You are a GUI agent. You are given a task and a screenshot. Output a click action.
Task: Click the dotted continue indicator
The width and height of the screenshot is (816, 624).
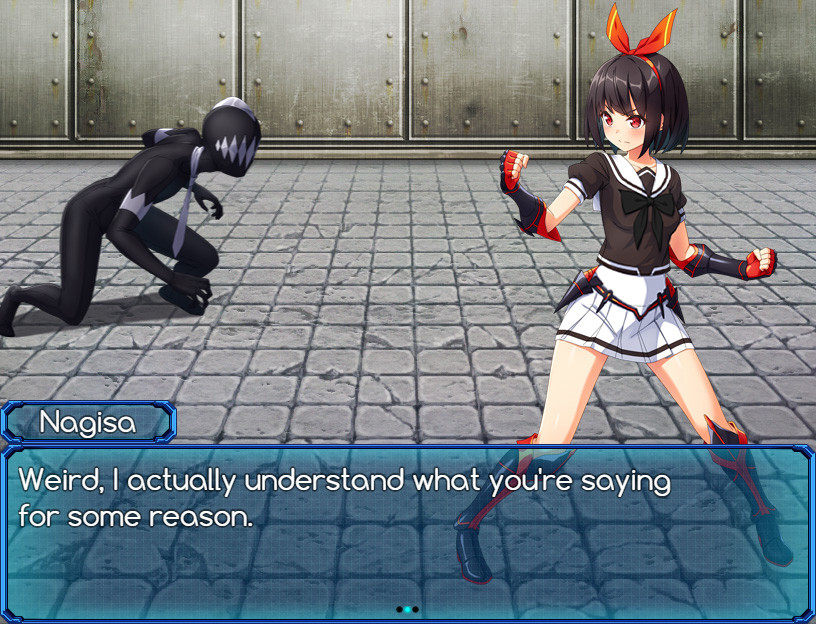click(x=407, y=608)
